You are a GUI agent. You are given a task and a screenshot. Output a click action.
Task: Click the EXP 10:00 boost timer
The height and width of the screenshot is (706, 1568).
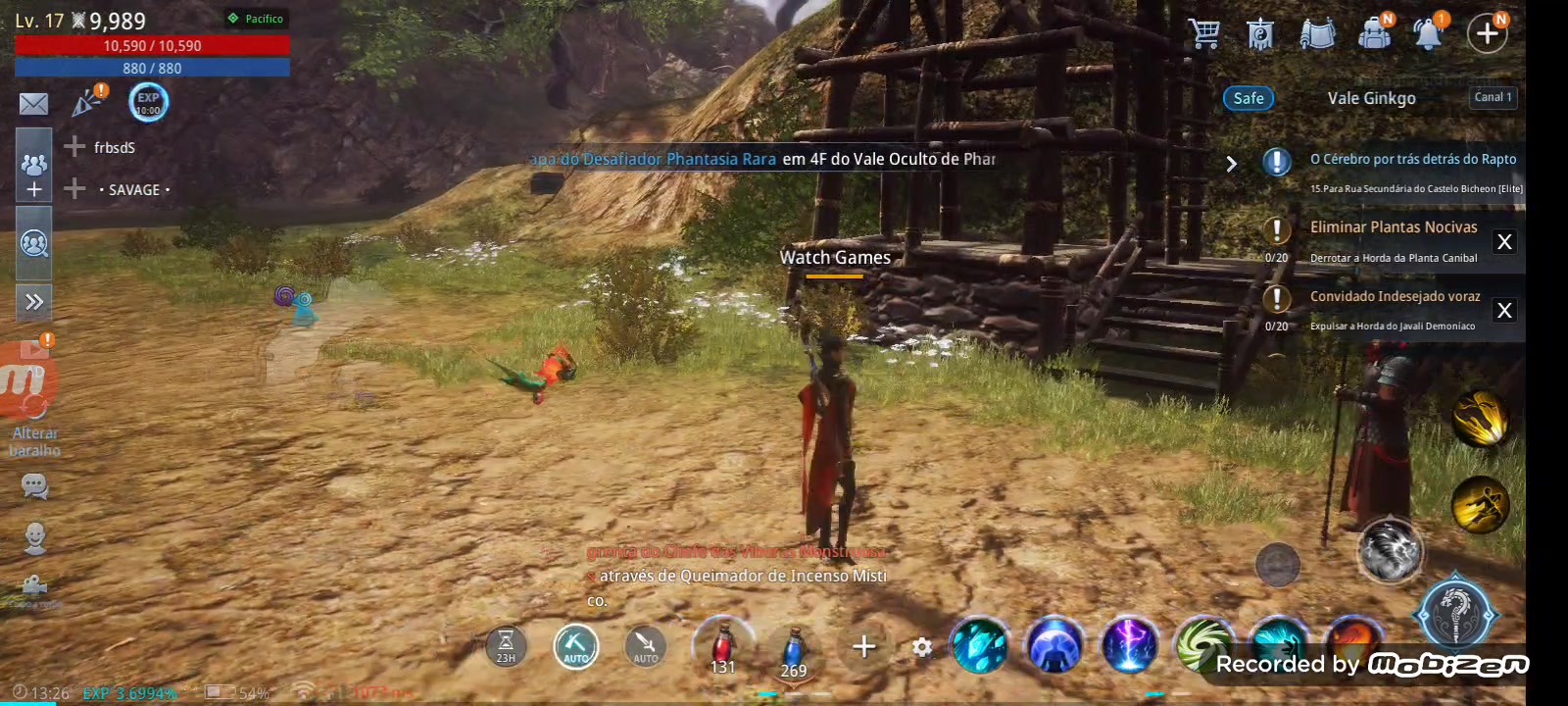(148, 102)
